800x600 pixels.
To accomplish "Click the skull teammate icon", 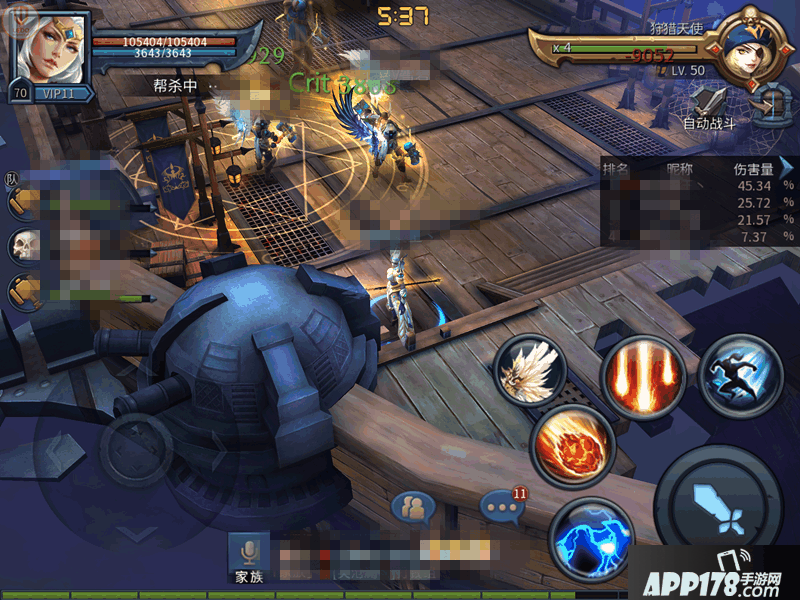I will 24,246.
